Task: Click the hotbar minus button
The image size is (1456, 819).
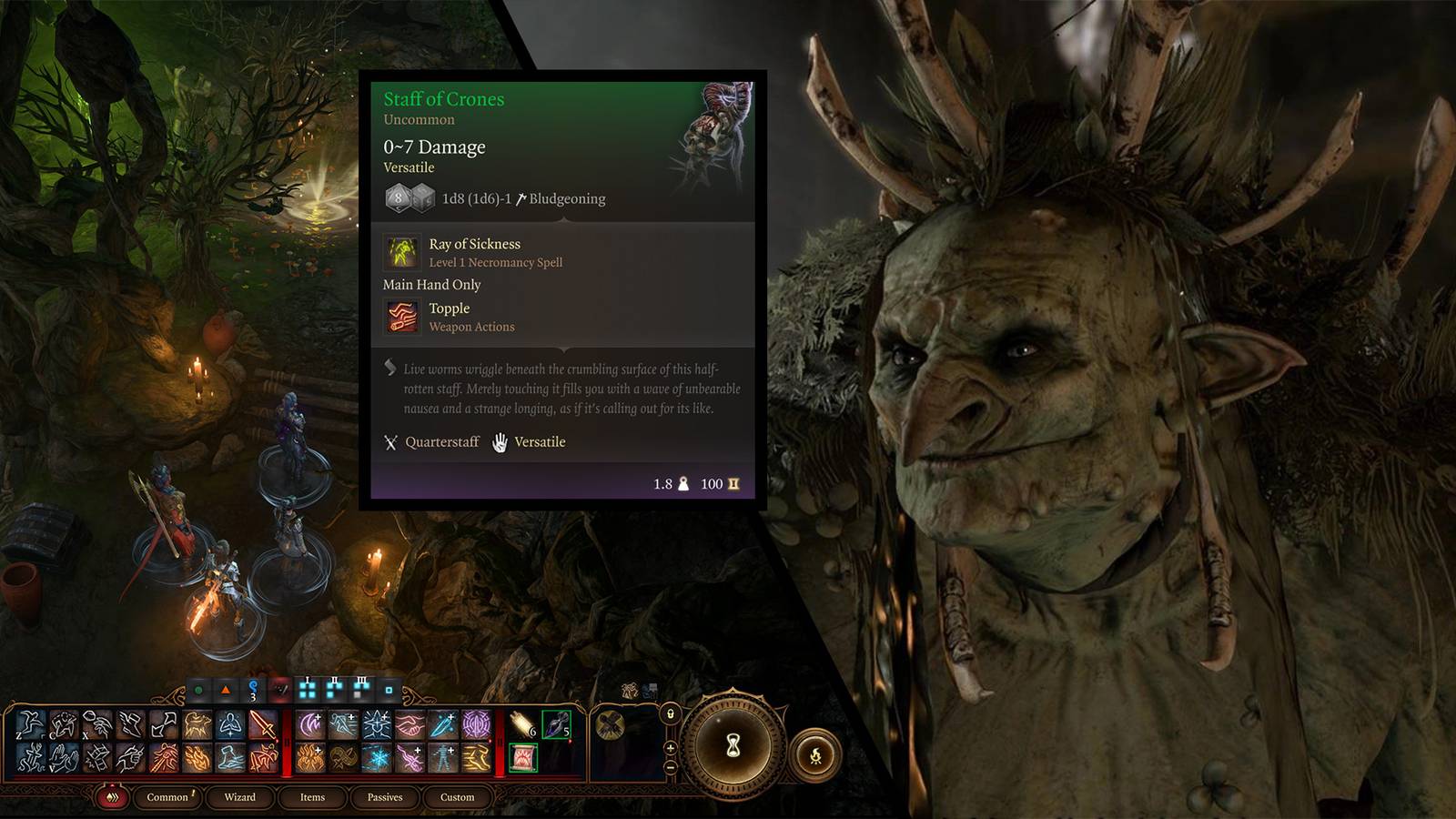Action: click(671, 767)
